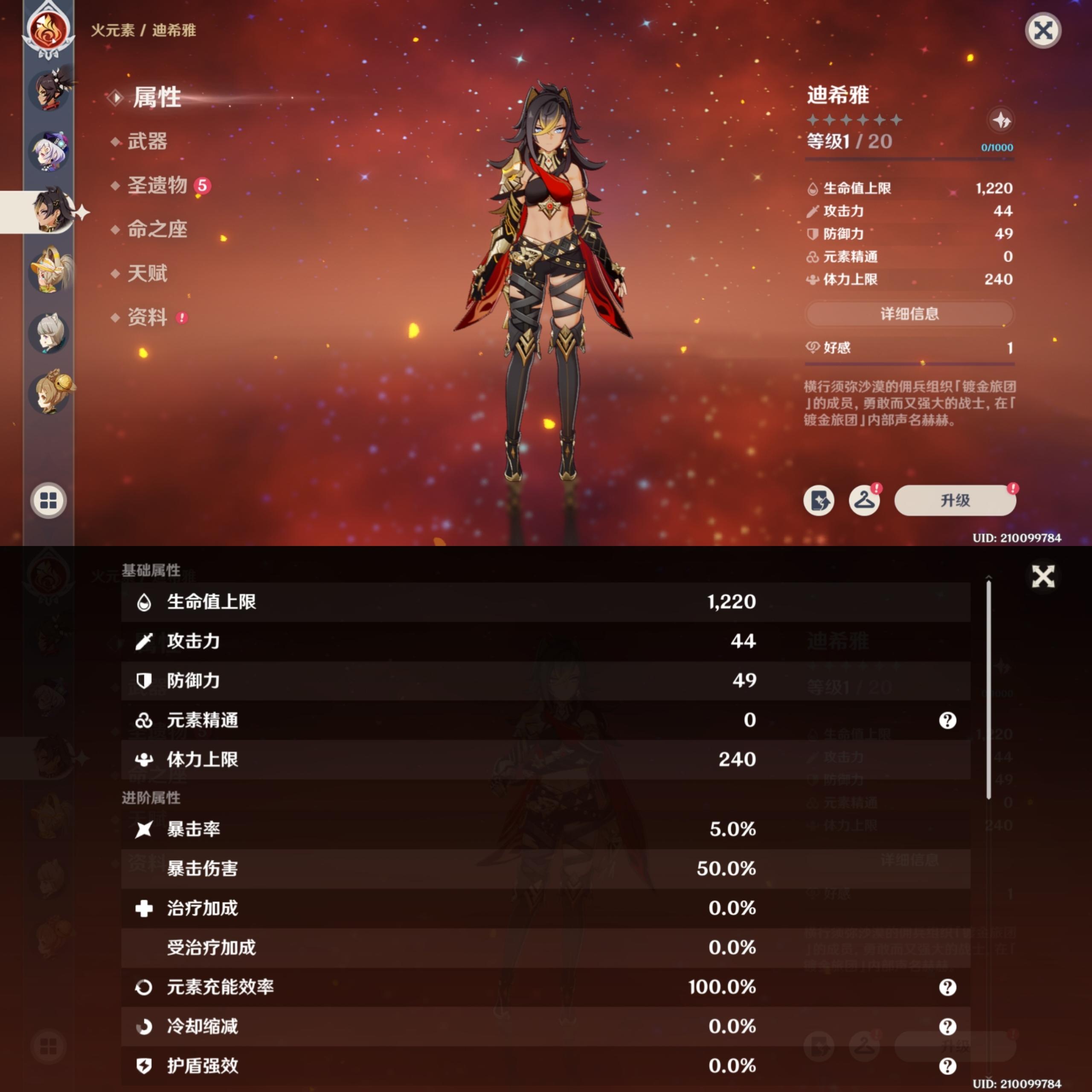Click the question mark beside 冷却缩减
The image size is (1092, 1092).
pos(948,1027)
